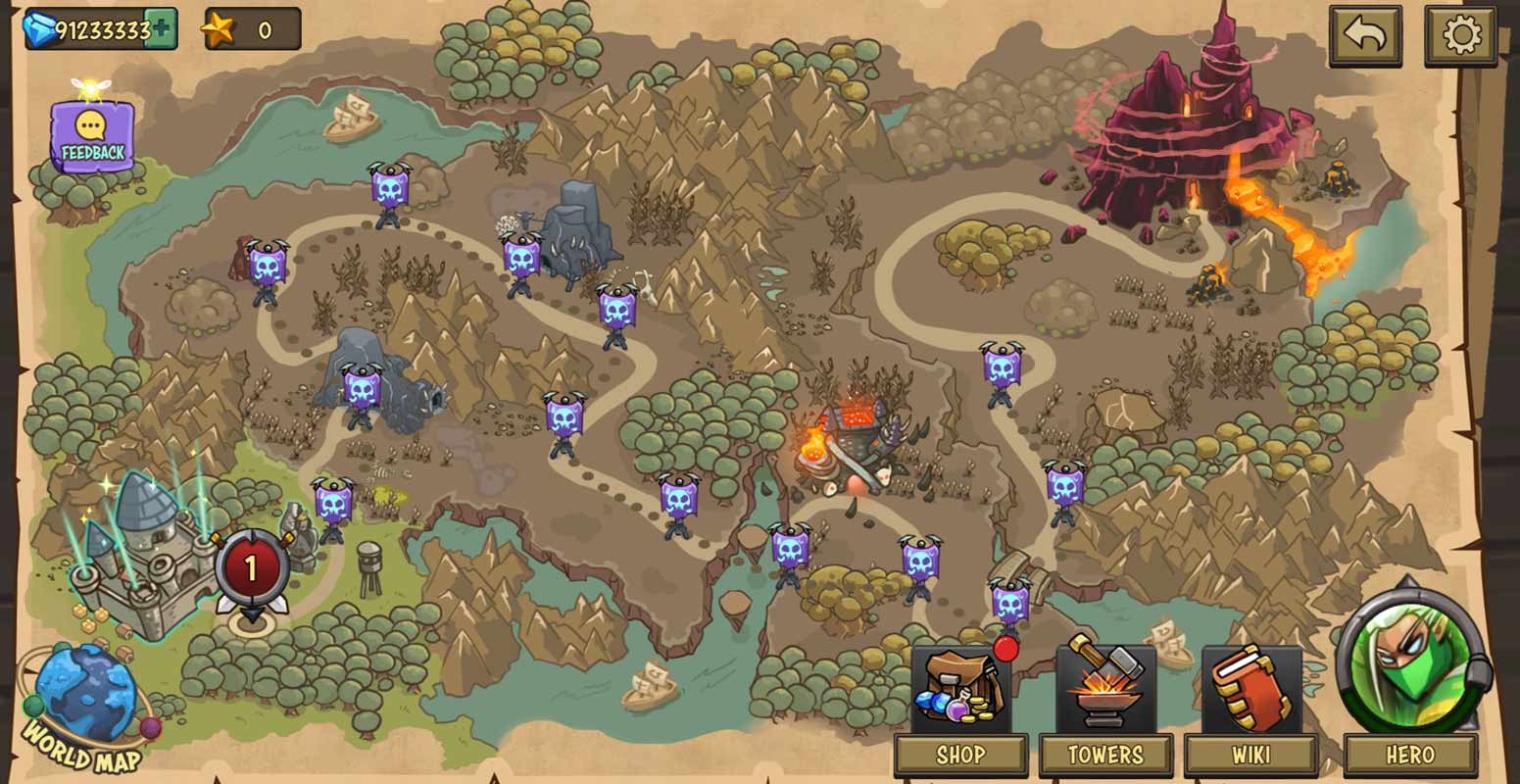Click the TOWERS label button
The width and height of the screenshot is (1520, 784).
(x=1105, y=755)
